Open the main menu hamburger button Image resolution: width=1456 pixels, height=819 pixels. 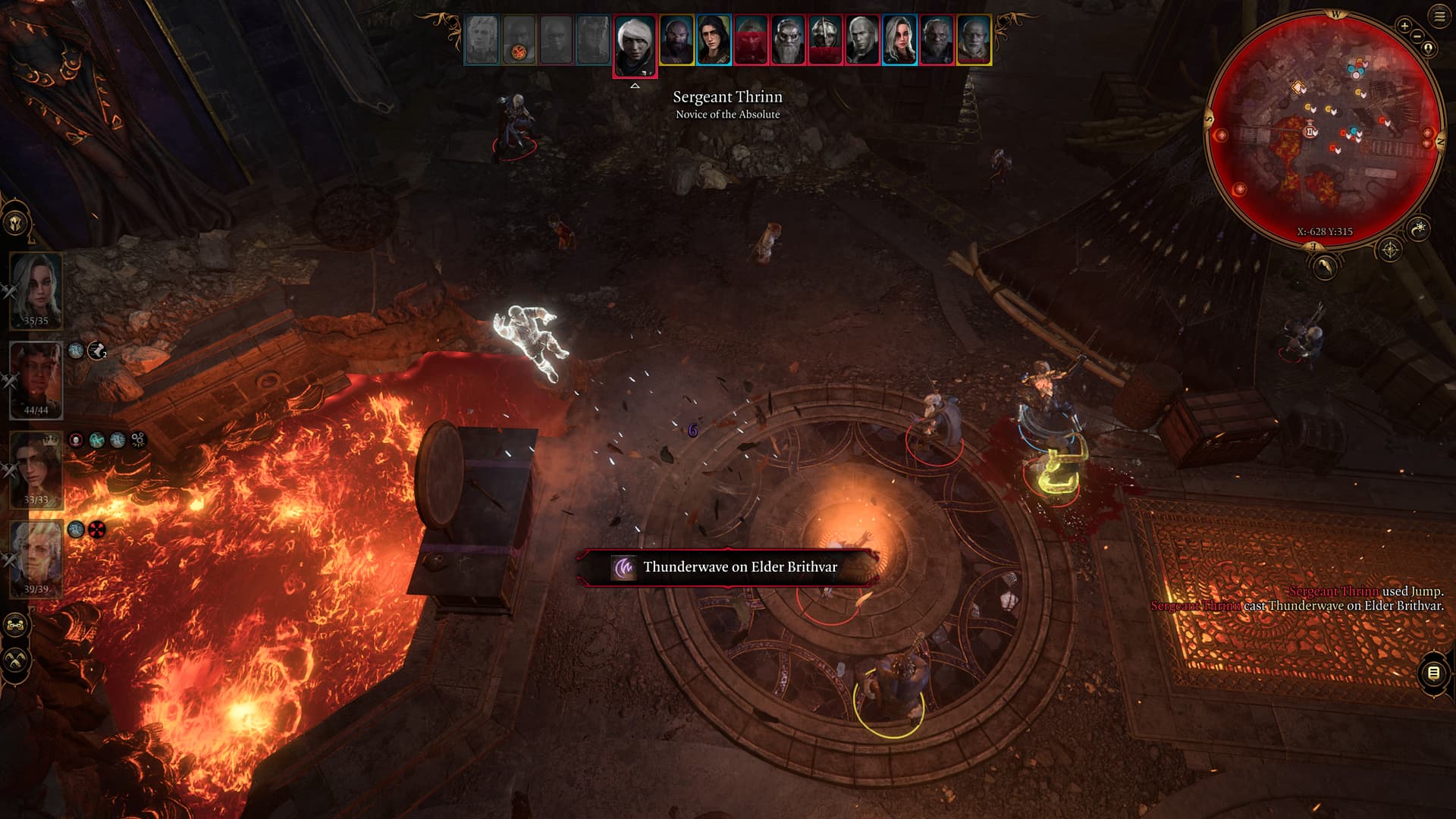[1439, 16]
